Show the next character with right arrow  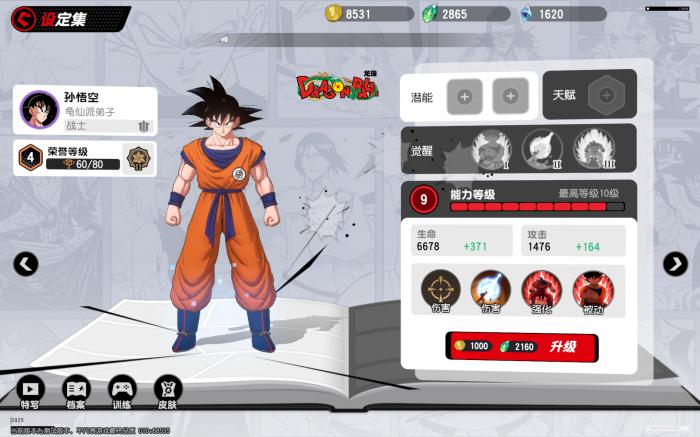pyautogui.click(x=675, y=263)
